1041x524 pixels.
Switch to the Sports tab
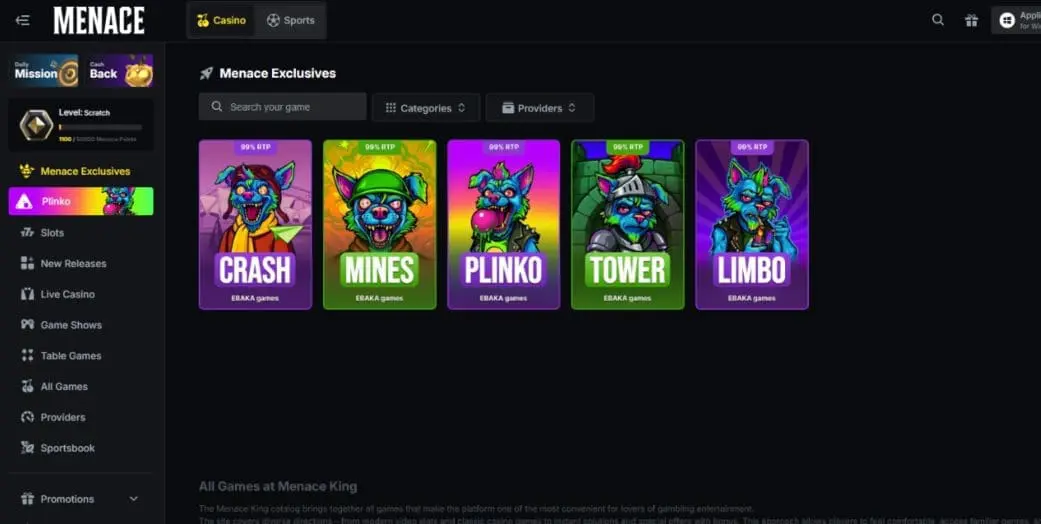tap(290, 20)
